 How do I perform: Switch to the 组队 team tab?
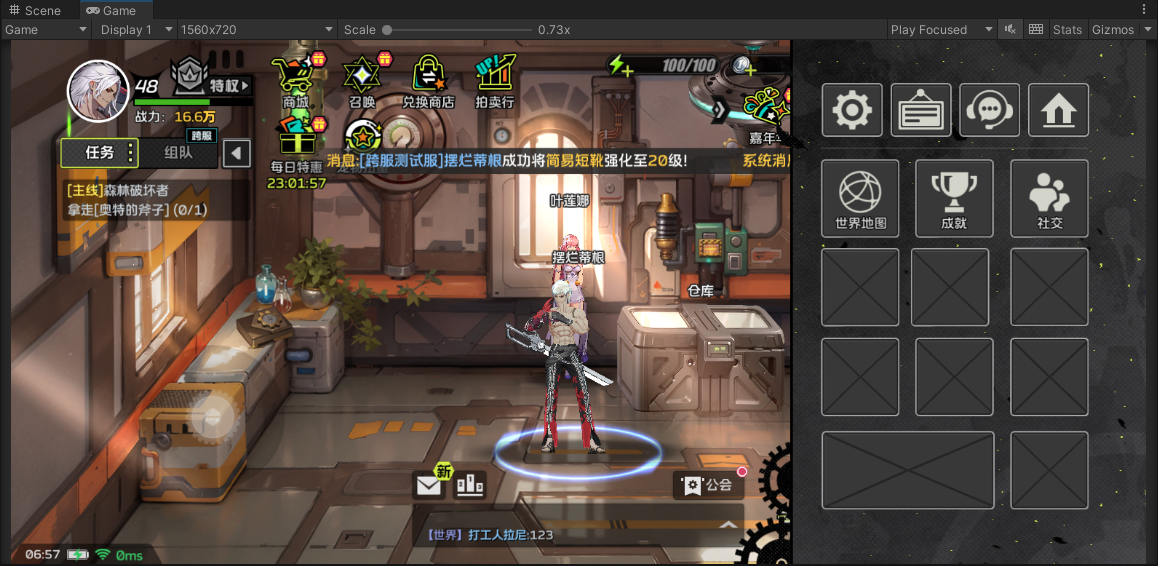[x=178, y=153]
